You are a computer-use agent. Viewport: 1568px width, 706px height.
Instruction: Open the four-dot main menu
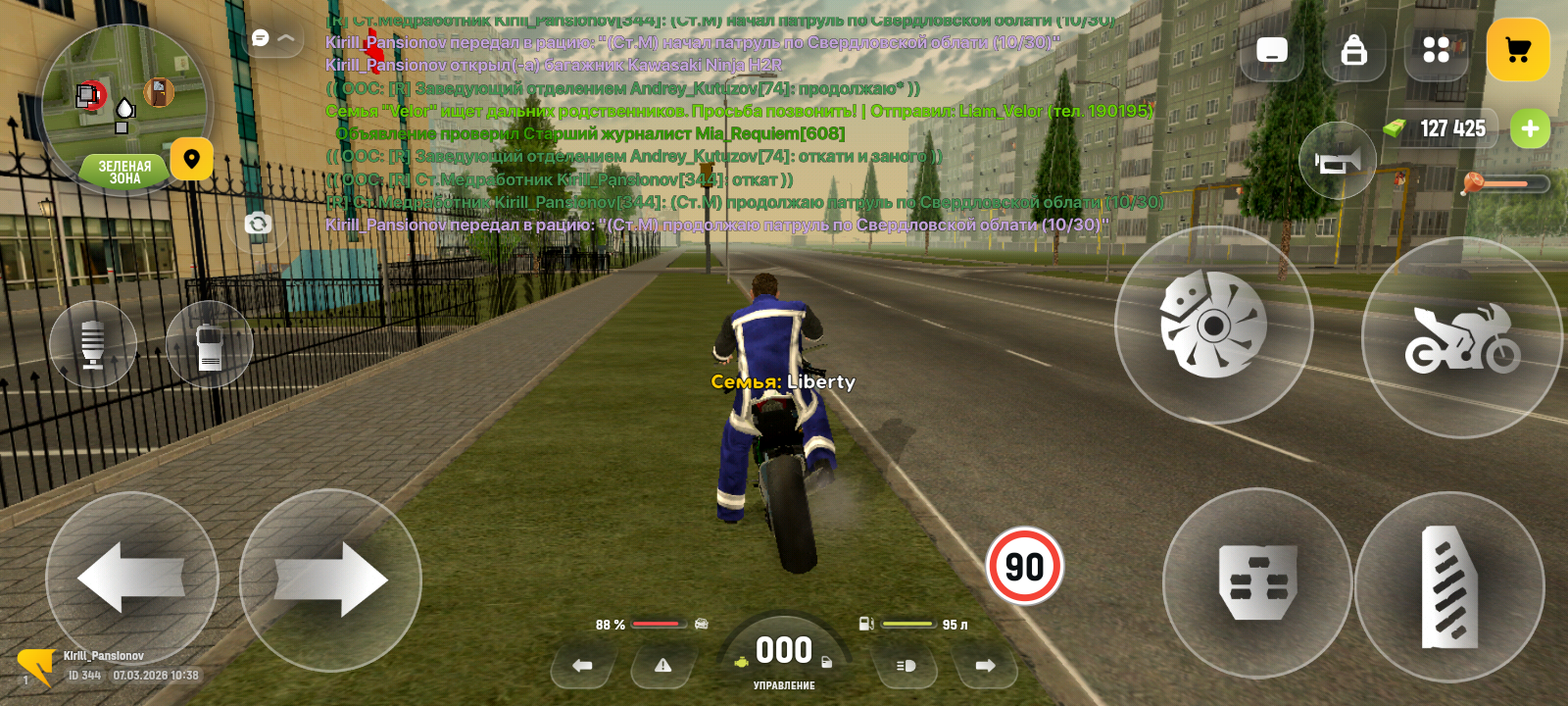click(x=1436, y=50)
